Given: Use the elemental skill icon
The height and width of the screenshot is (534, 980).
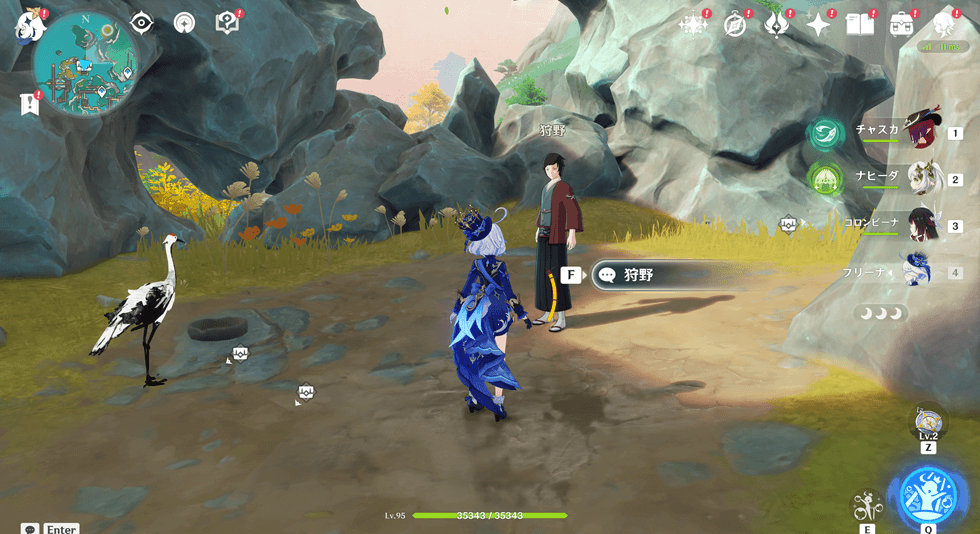Looking at the screenshot, I should click(866, 505).
